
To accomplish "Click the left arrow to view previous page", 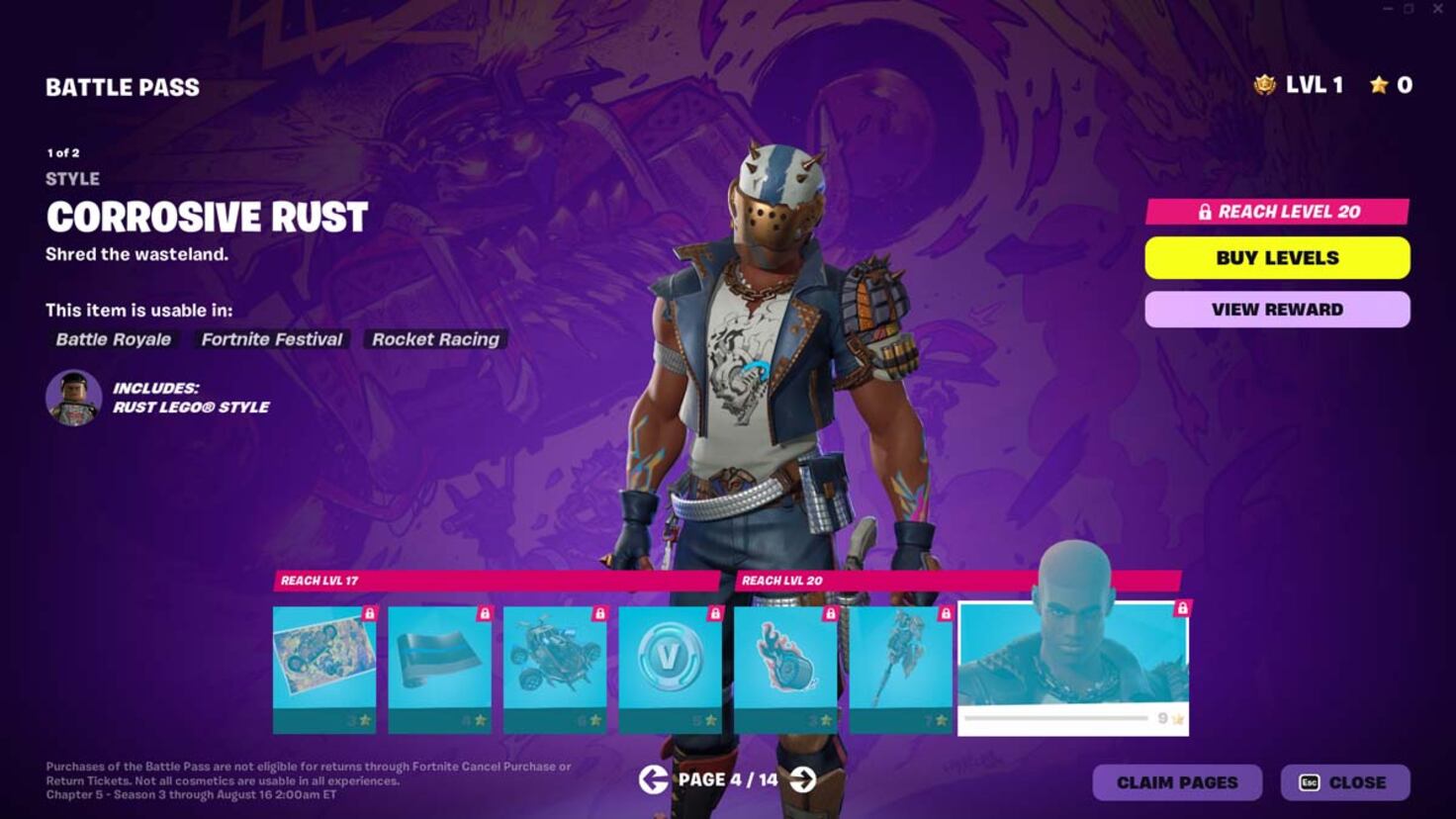I will point(653,780).
